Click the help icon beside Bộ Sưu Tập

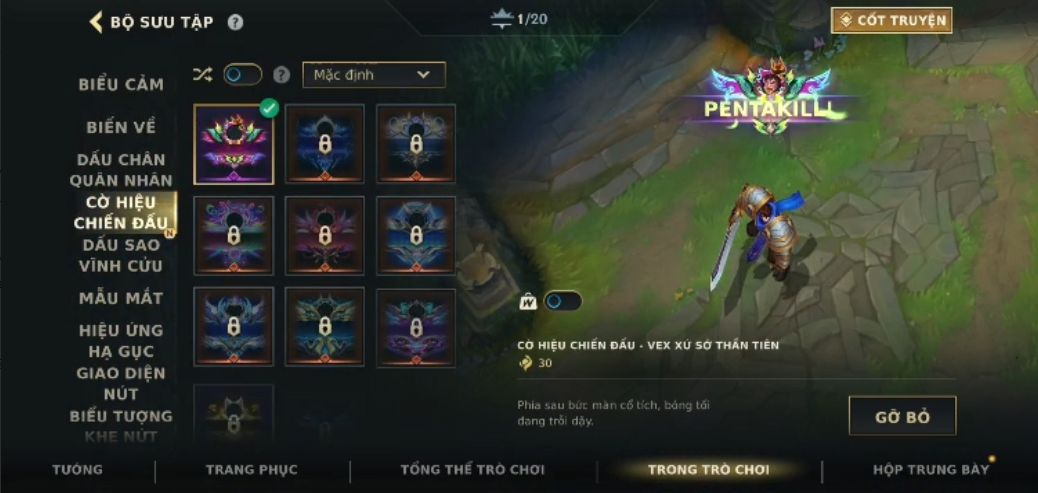point(235,22)
